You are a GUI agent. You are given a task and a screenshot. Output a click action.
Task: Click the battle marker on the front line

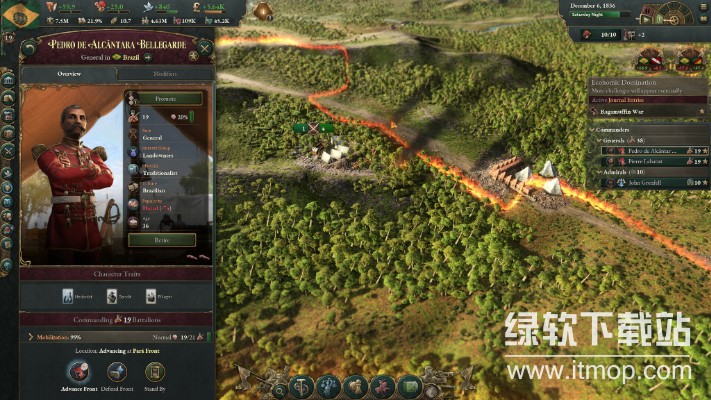(313, 129)
